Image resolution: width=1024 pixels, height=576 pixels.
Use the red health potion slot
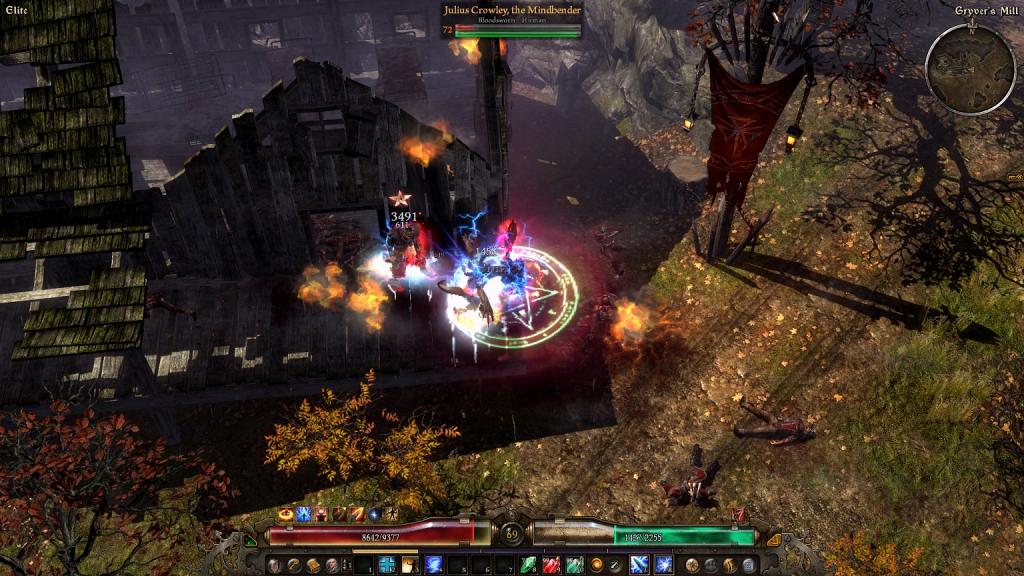click(x=551, y=565)
